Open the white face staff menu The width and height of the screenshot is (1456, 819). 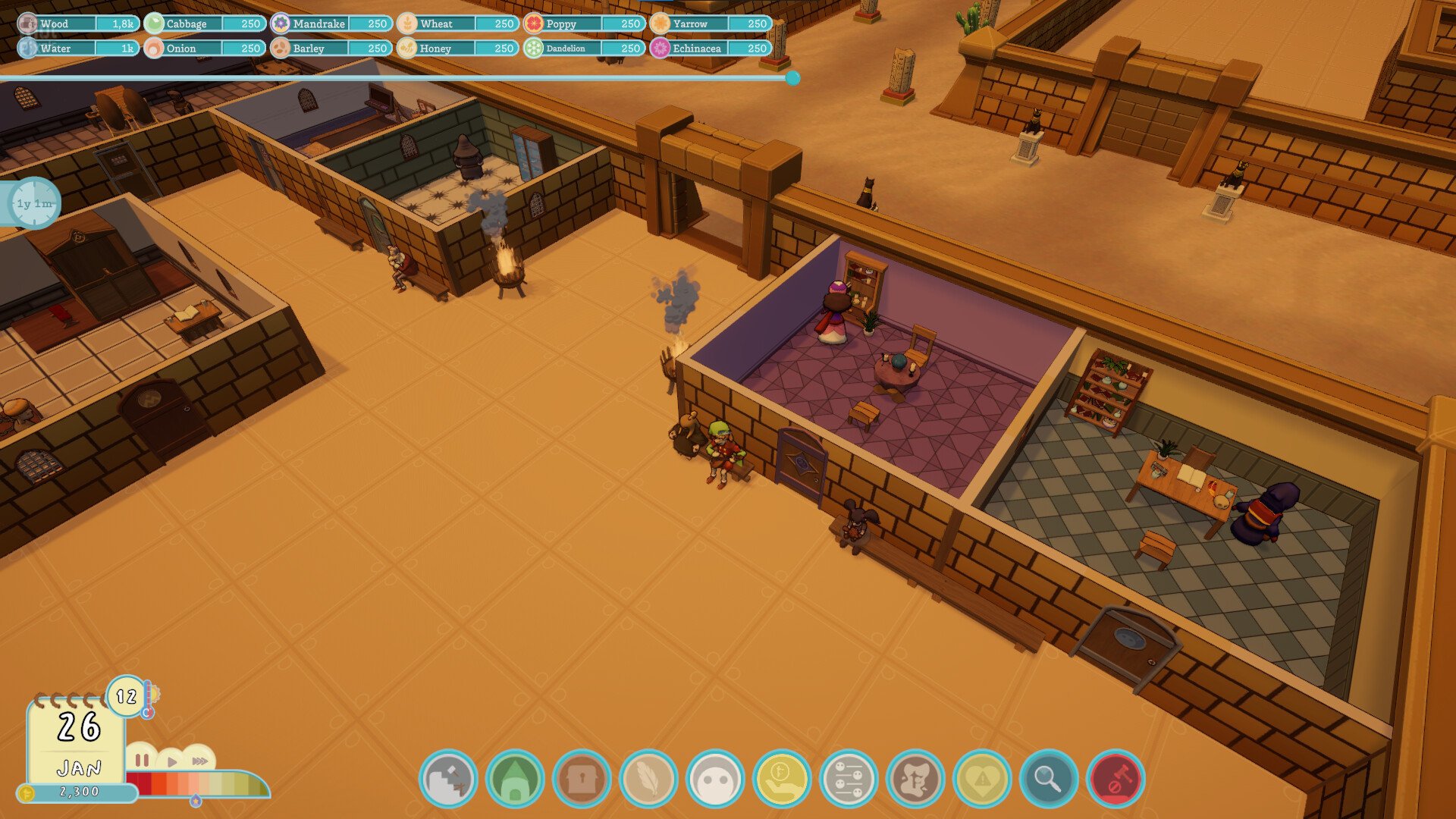(715, 778)
